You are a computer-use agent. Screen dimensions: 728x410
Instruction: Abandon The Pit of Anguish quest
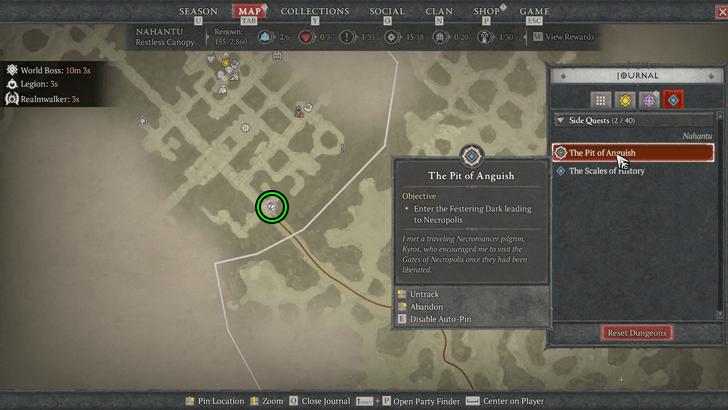(x=427, y=306)
